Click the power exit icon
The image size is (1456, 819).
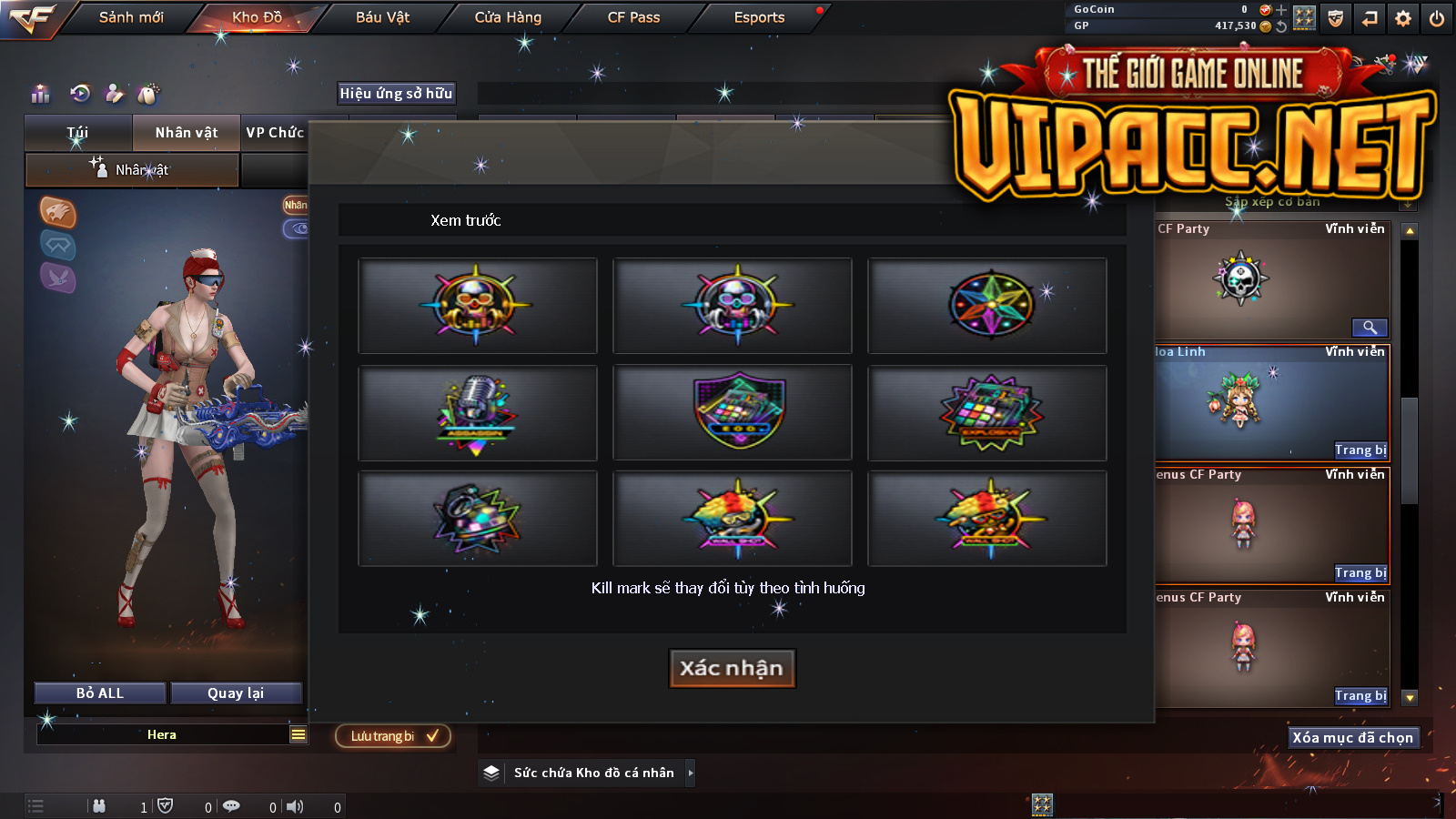coord(1437,18)
